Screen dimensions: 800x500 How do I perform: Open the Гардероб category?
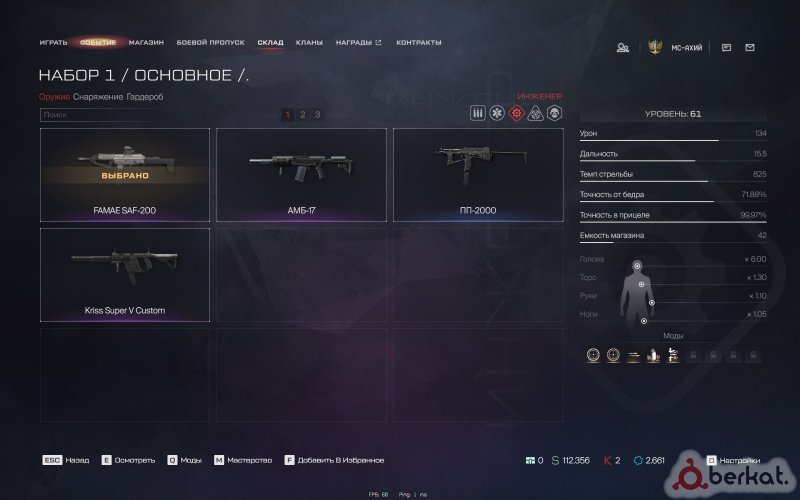(x=145, y=96)
